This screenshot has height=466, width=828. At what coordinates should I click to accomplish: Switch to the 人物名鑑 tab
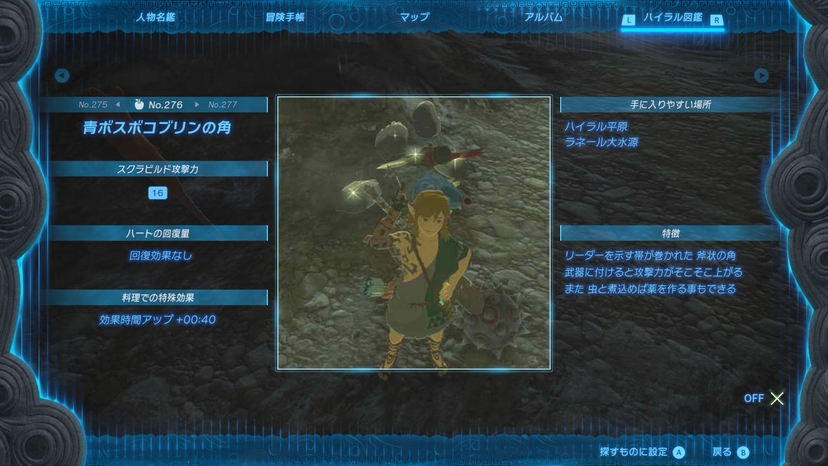coord(157,17)
